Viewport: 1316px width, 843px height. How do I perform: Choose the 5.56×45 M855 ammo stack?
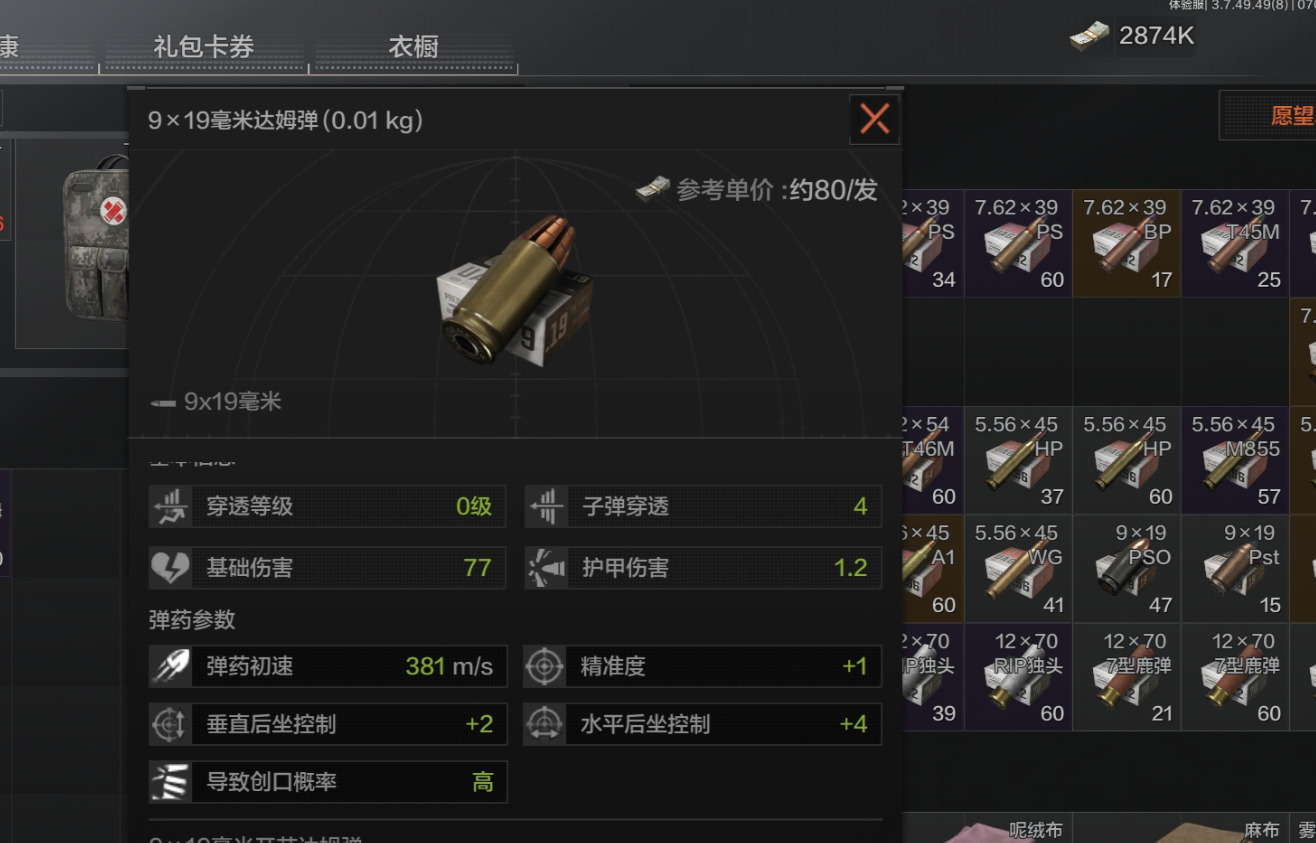pyautogui.click(x=1234, y=460)
